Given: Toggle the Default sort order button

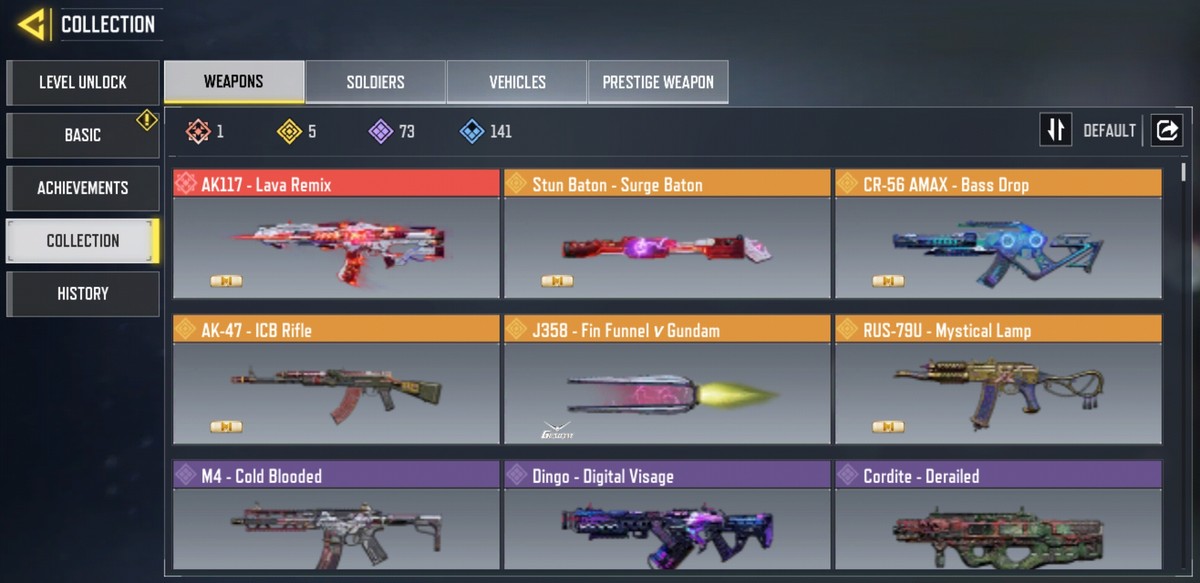Looking at the screenshot, I should tap(1056, 130).
